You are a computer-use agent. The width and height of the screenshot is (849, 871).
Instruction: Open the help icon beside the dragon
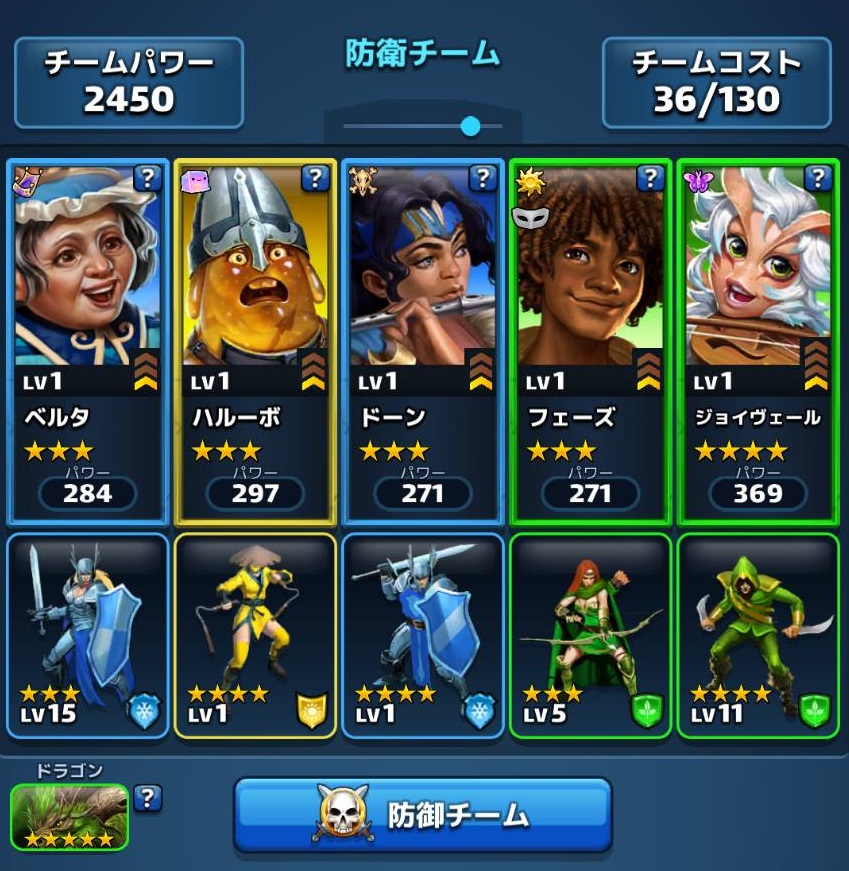[147, 797]
